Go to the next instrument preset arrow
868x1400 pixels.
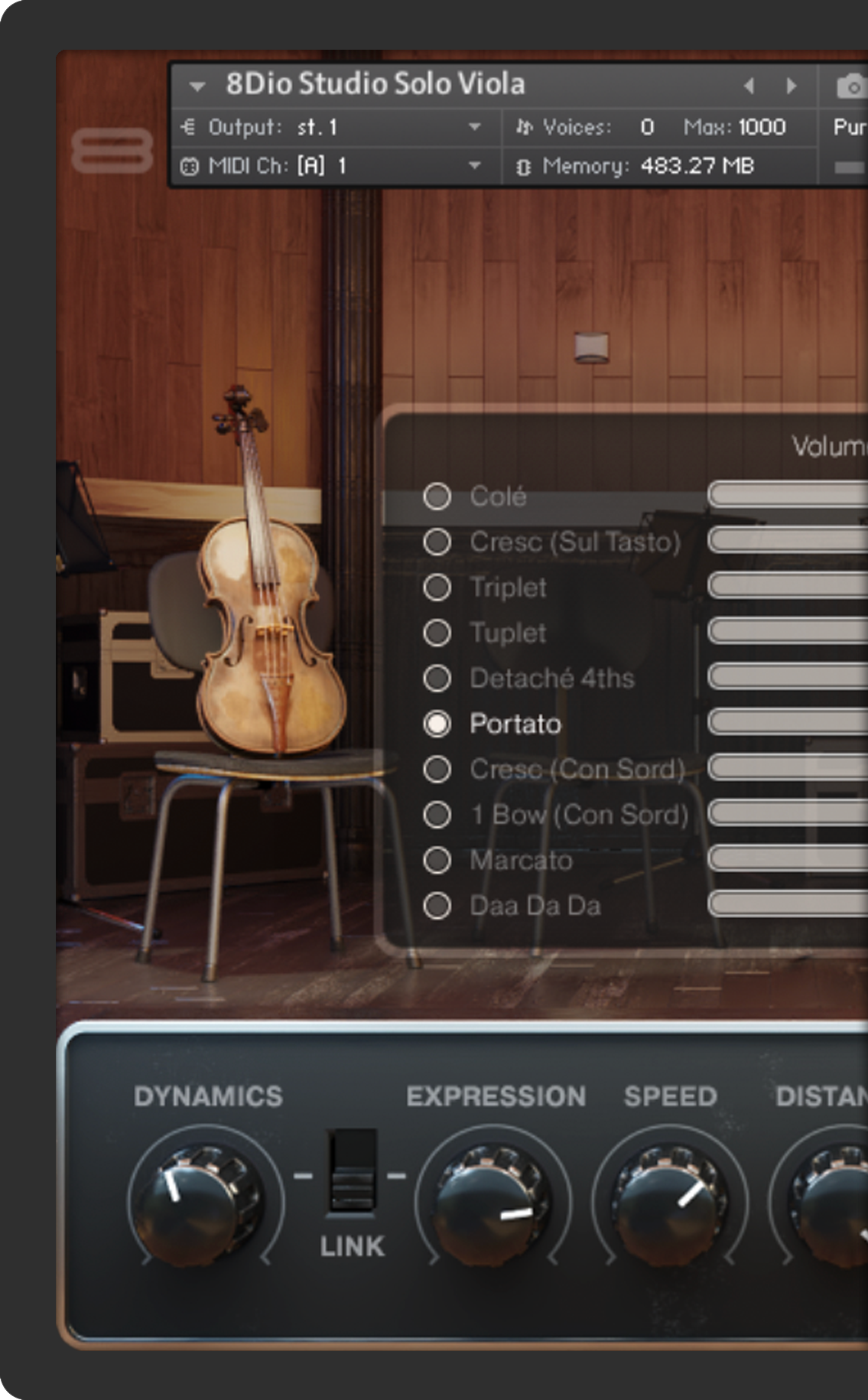point(792,86)
